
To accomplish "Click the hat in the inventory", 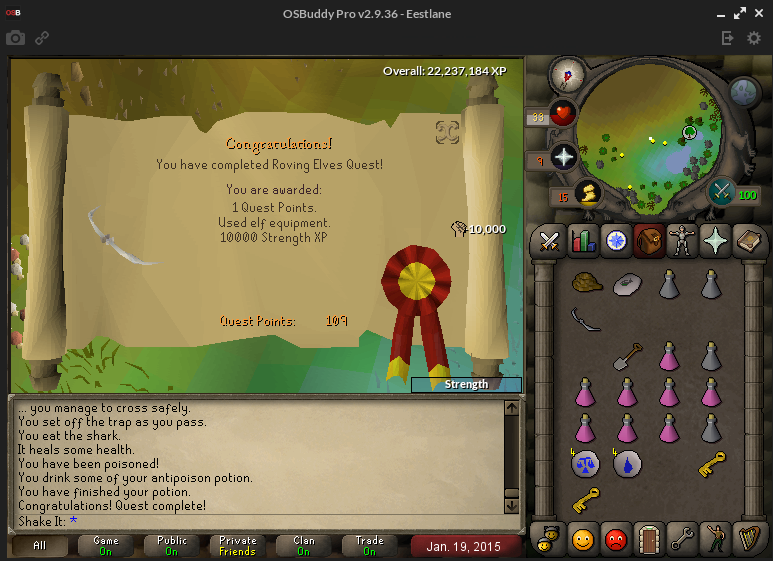I will [x=585, y=284].
